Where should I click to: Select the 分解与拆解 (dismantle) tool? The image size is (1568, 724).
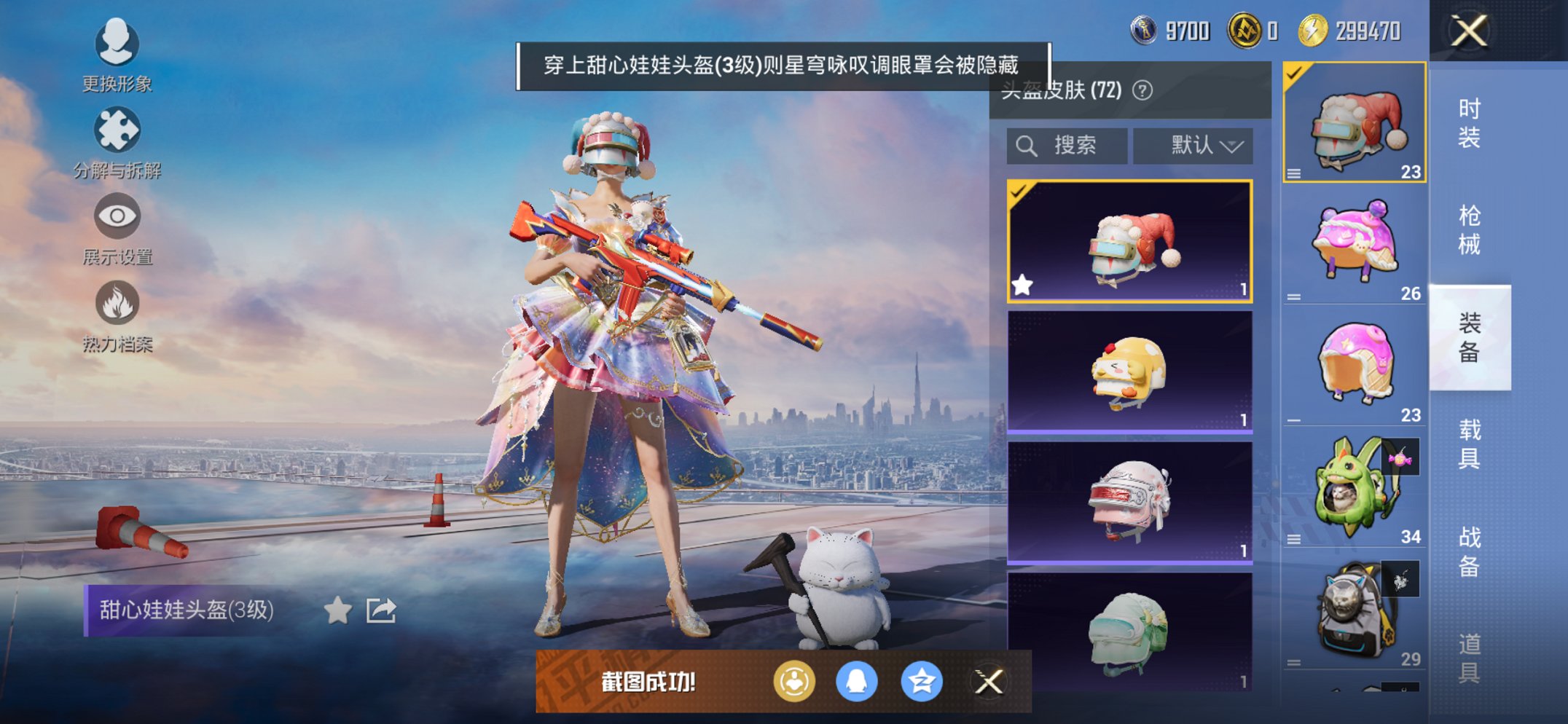coord(117,130)
